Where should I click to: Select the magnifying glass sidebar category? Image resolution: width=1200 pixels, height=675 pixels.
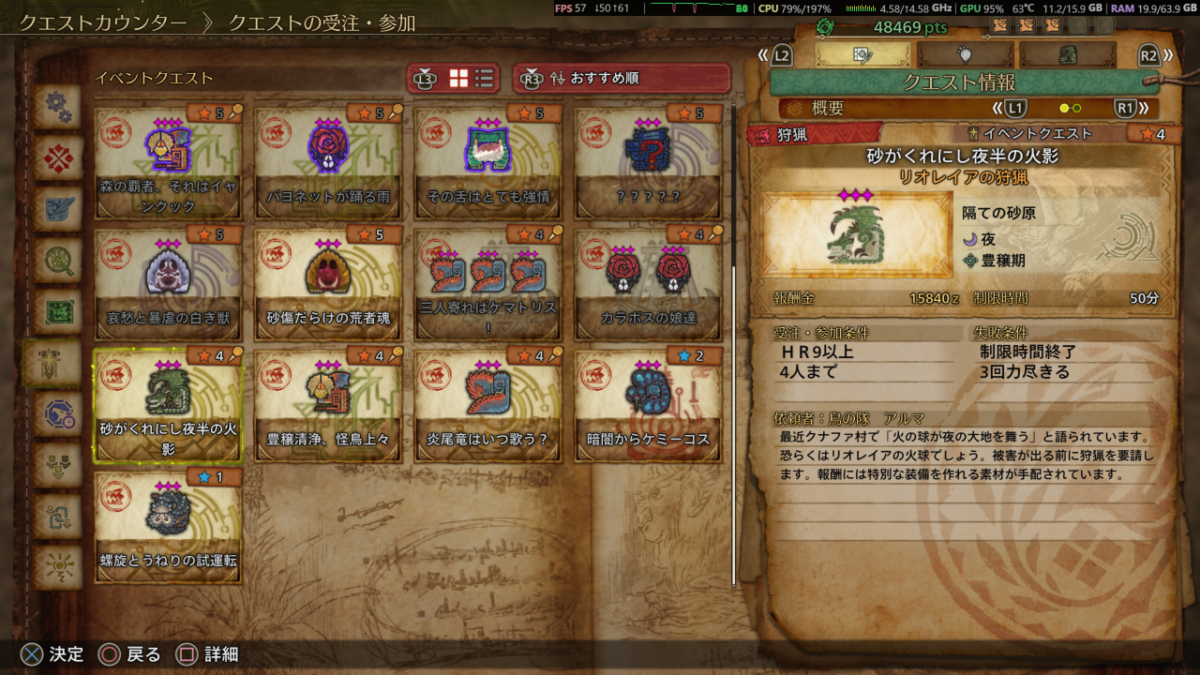click(58, 260)
